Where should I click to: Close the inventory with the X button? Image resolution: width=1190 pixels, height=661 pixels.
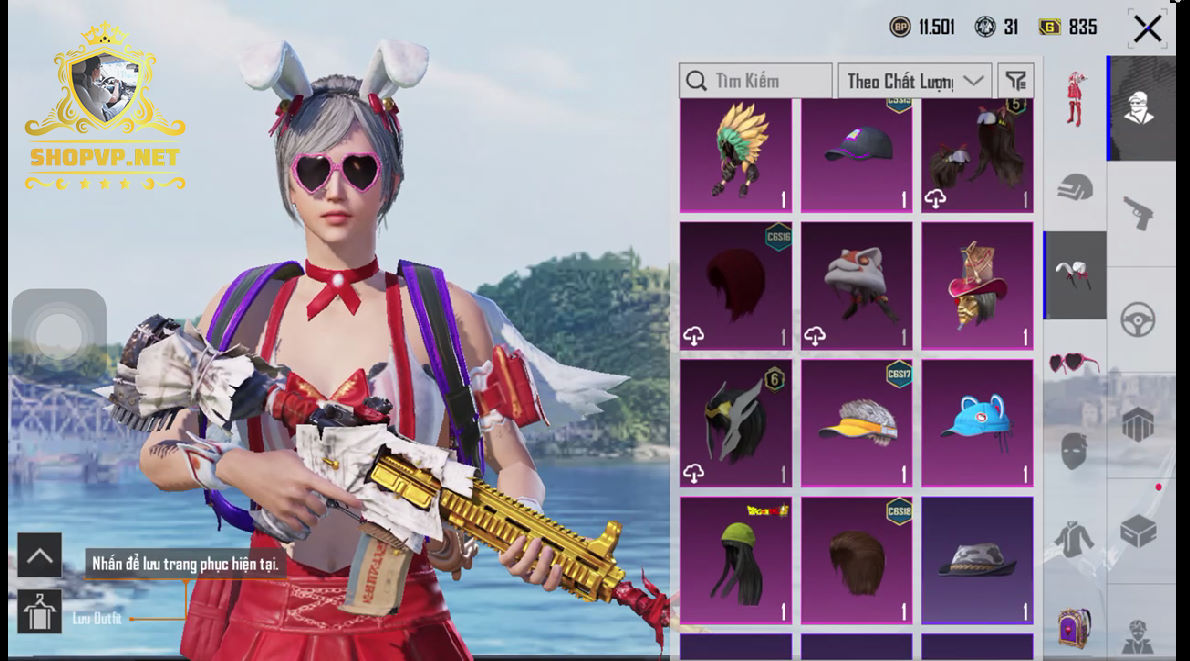(x=1147, y=29)
